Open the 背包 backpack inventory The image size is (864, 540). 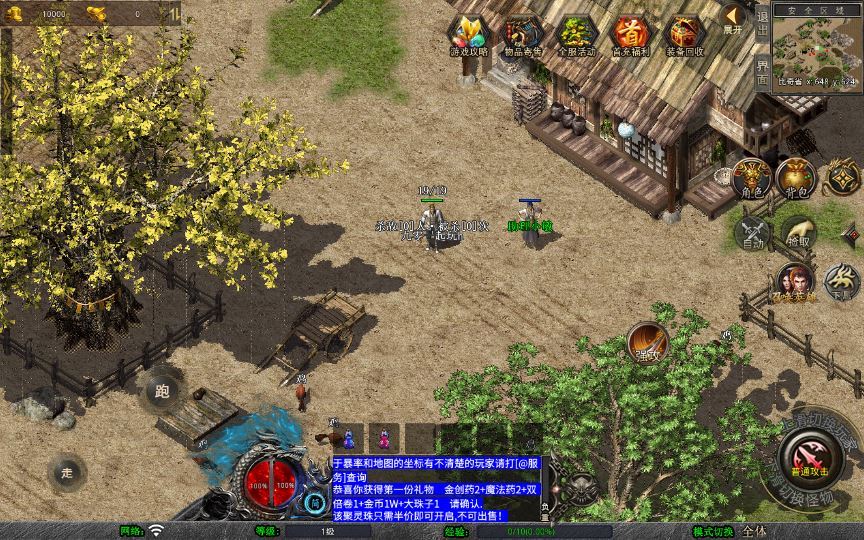(797, 179)
